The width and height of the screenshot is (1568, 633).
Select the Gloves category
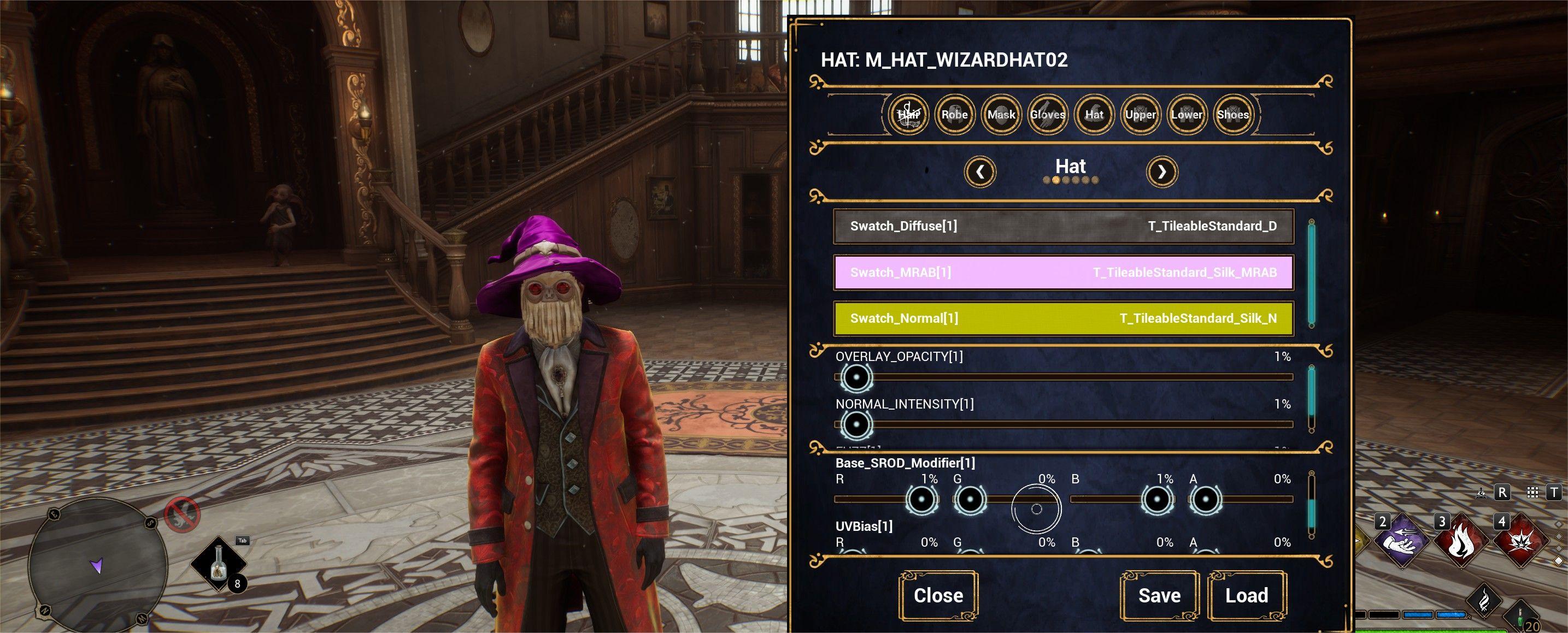(x=1048, y=114)
